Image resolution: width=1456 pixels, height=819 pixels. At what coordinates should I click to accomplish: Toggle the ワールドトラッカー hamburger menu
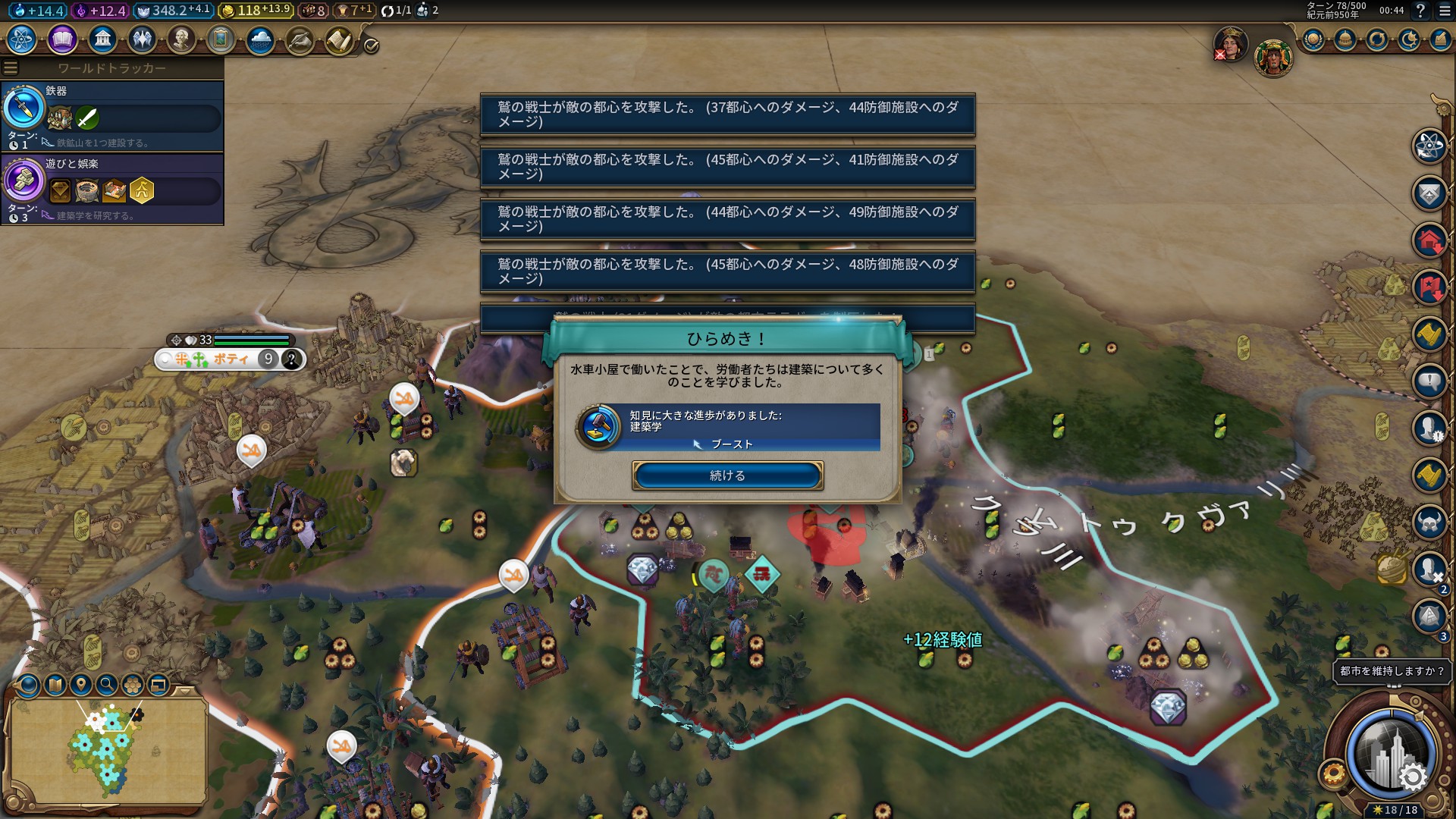click(11, 68)
